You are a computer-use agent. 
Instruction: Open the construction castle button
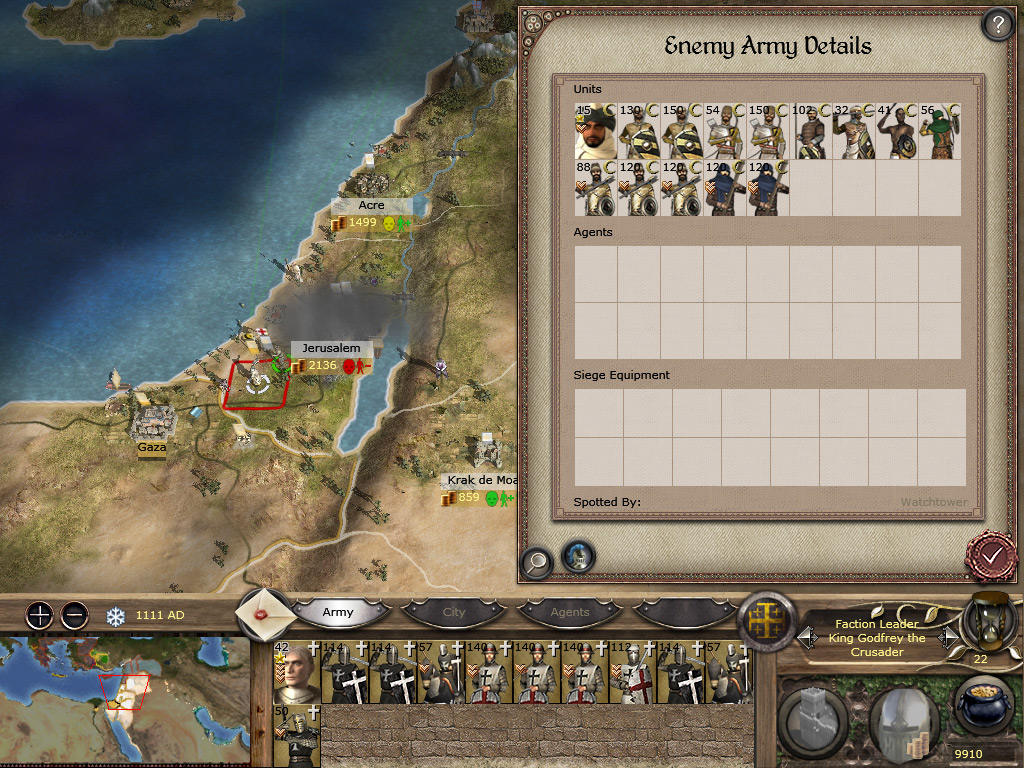pos(813,720)
